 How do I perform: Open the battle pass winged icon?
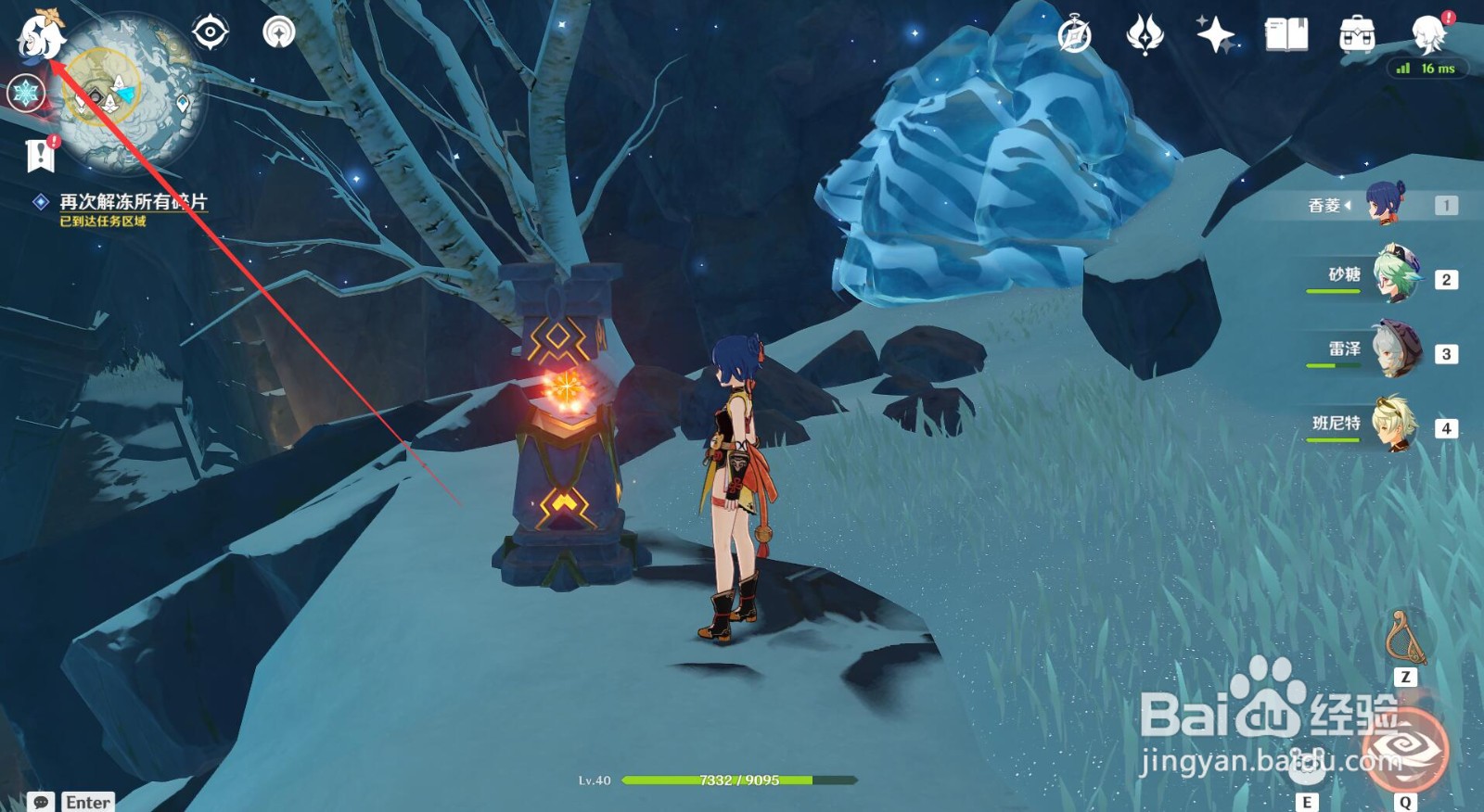point(1145,36)
